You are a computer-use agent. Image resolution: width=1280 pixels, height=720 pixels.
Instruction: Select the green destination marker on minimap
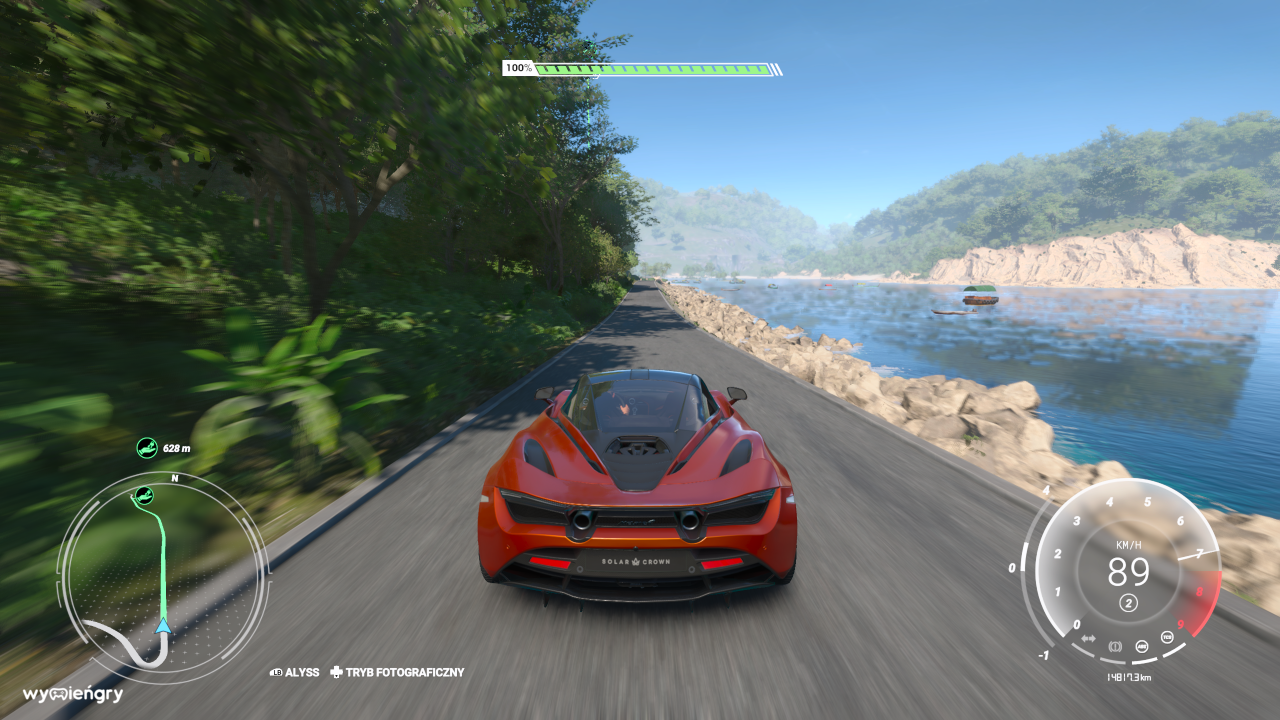(144, 495)
